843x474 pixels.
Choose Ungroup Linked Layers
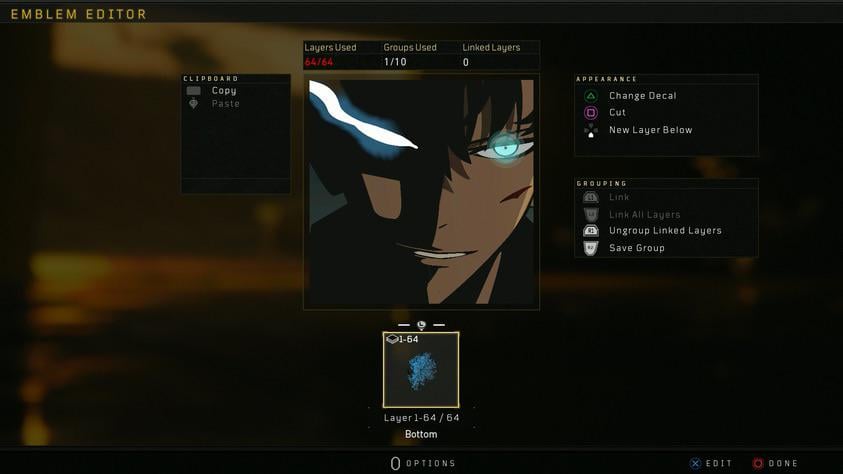(664, 231)
